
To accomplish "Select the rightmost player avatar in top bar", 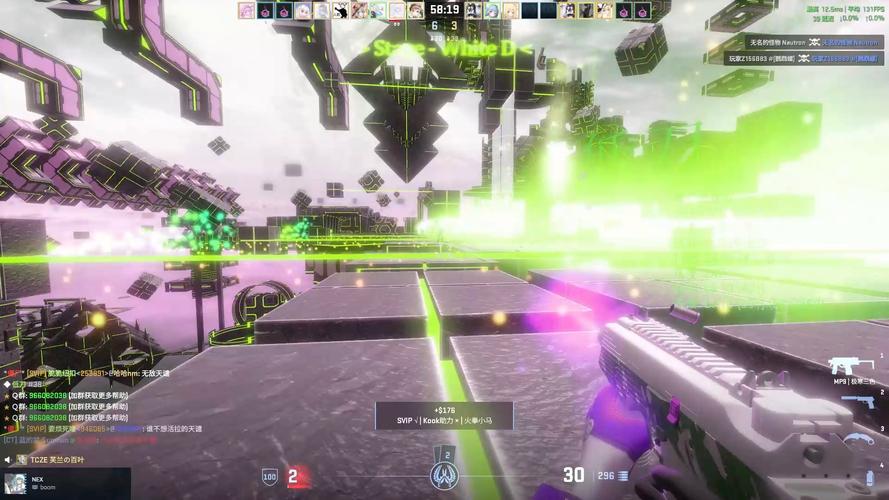I will 643,10.
